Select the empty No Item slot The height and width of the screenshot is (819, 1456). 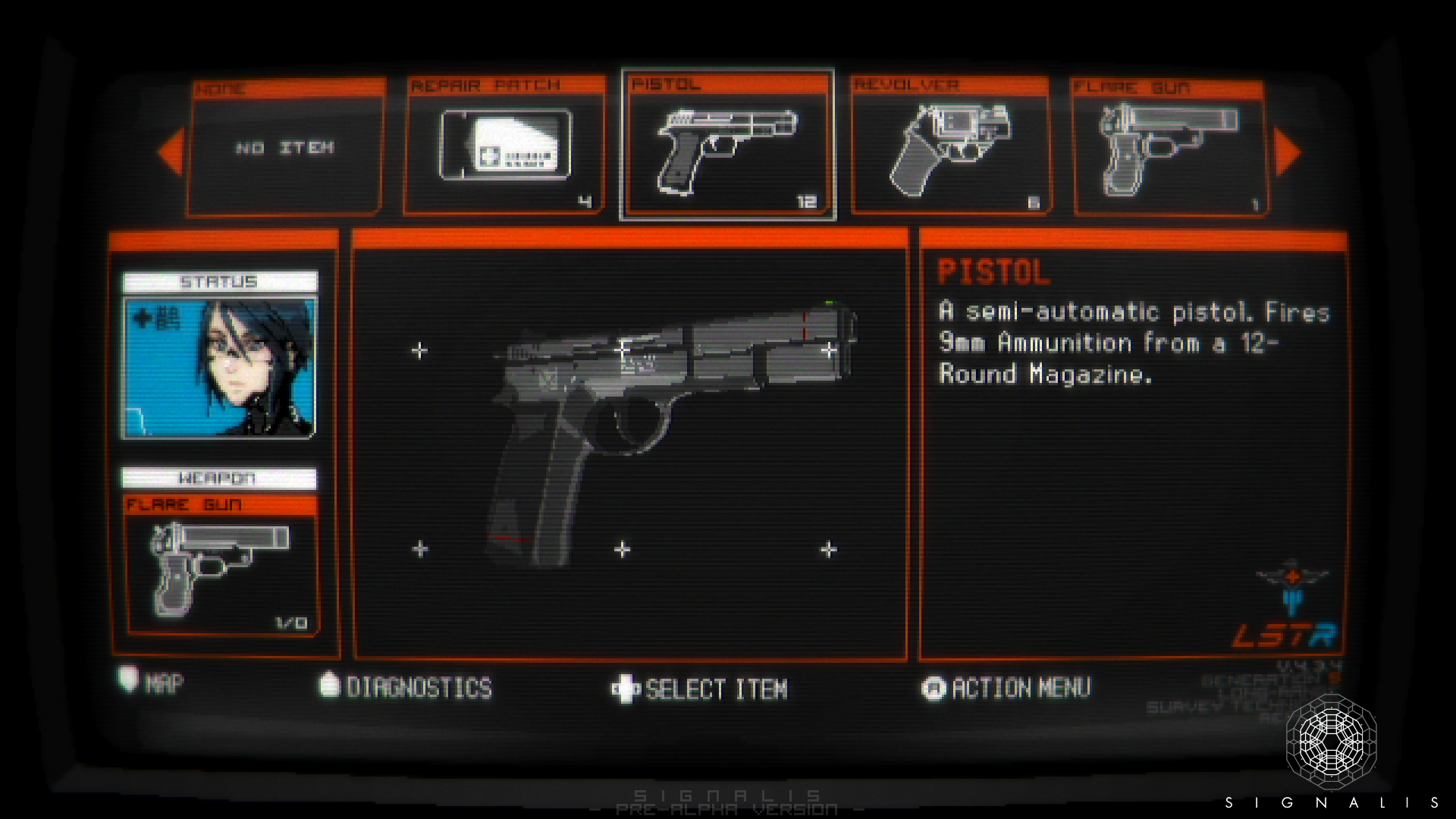tap(285, 147)
